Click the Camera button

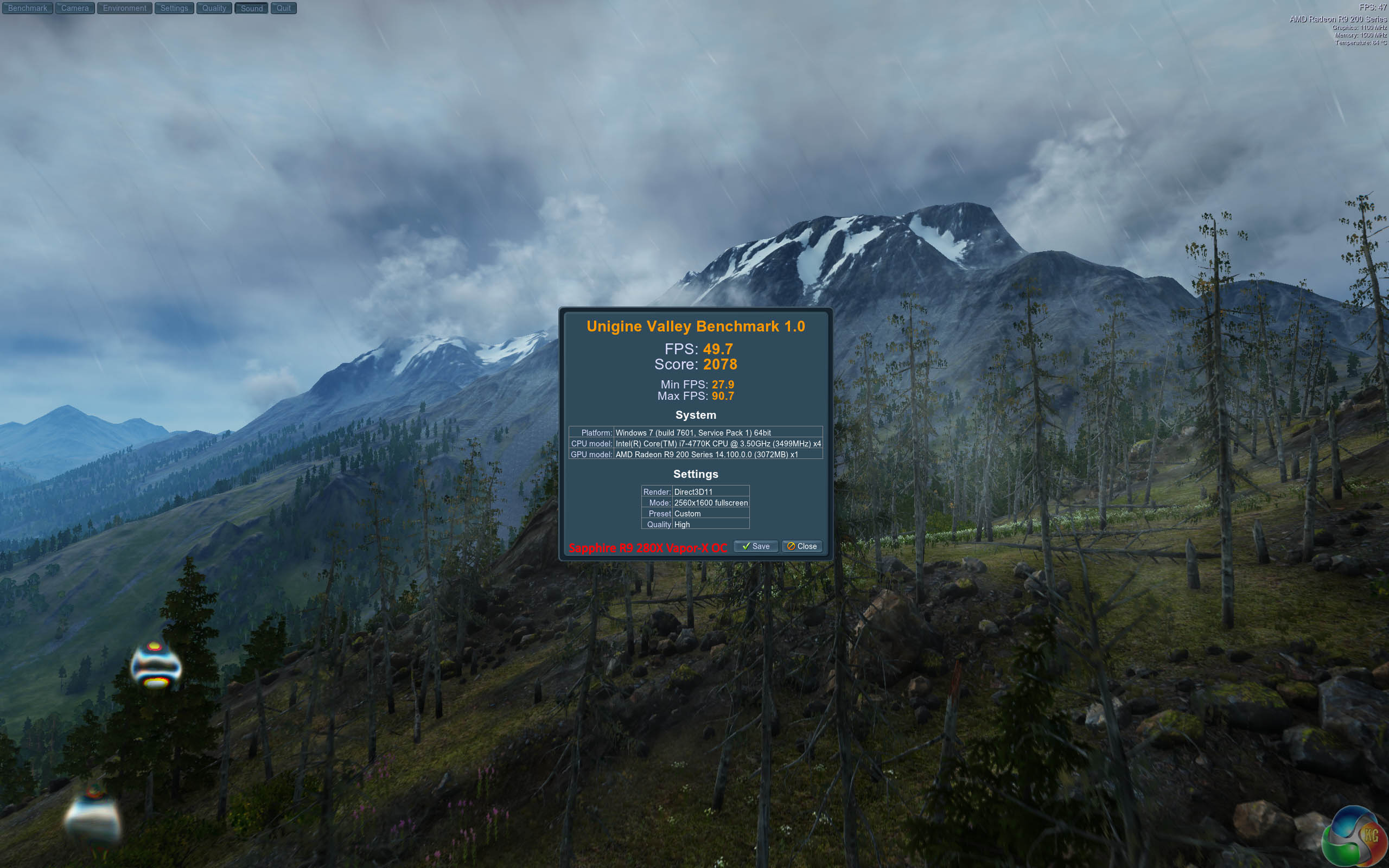(x=75, y=8)
